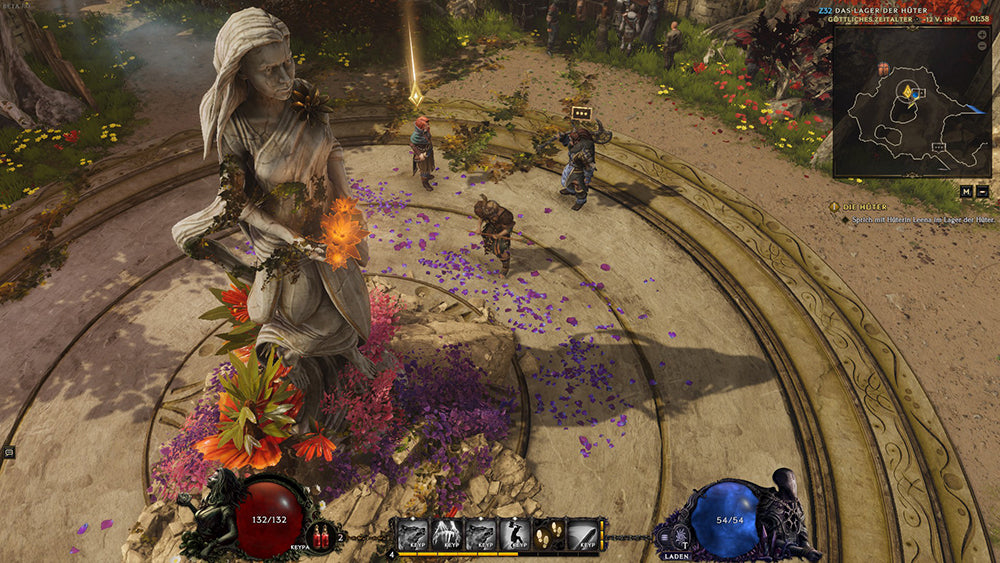This screenshot has height=563, width=1000.
Task: Open the Laden shop button
Action: pyautogui.click(x=678, y=557)
